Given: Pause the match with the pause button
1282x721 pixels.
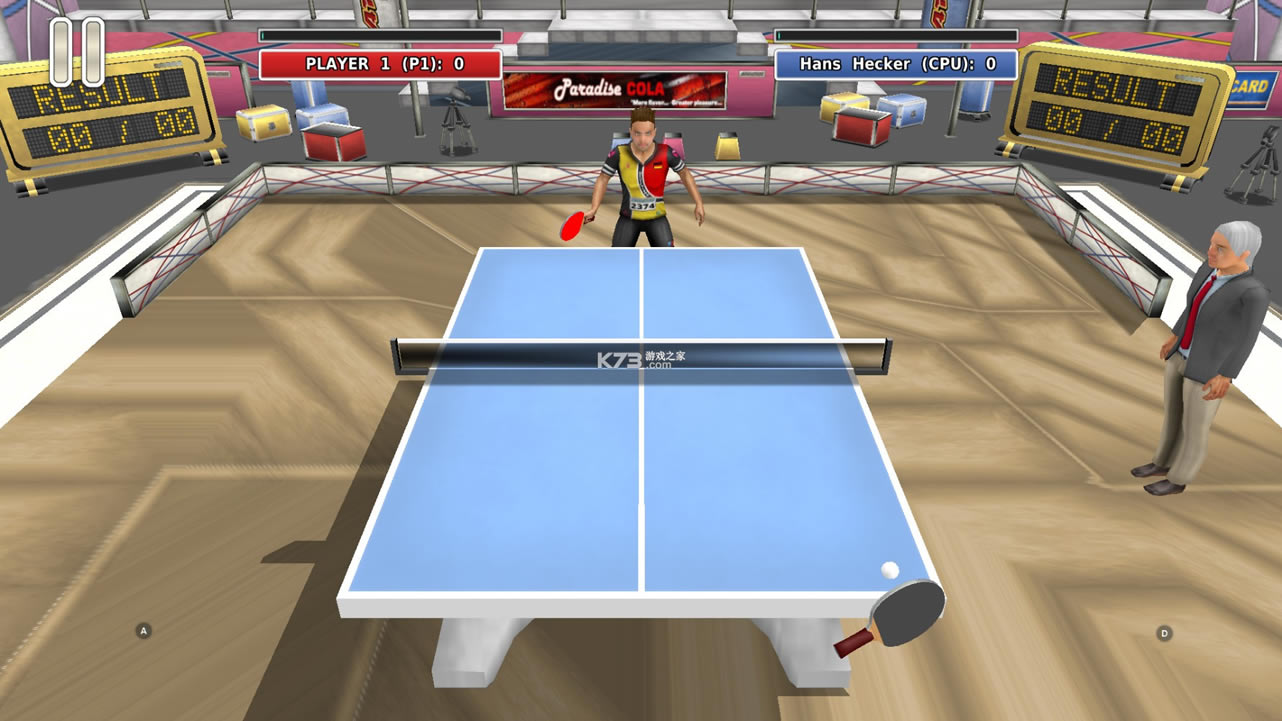Looking at the screenshot, I should [77, 52].
